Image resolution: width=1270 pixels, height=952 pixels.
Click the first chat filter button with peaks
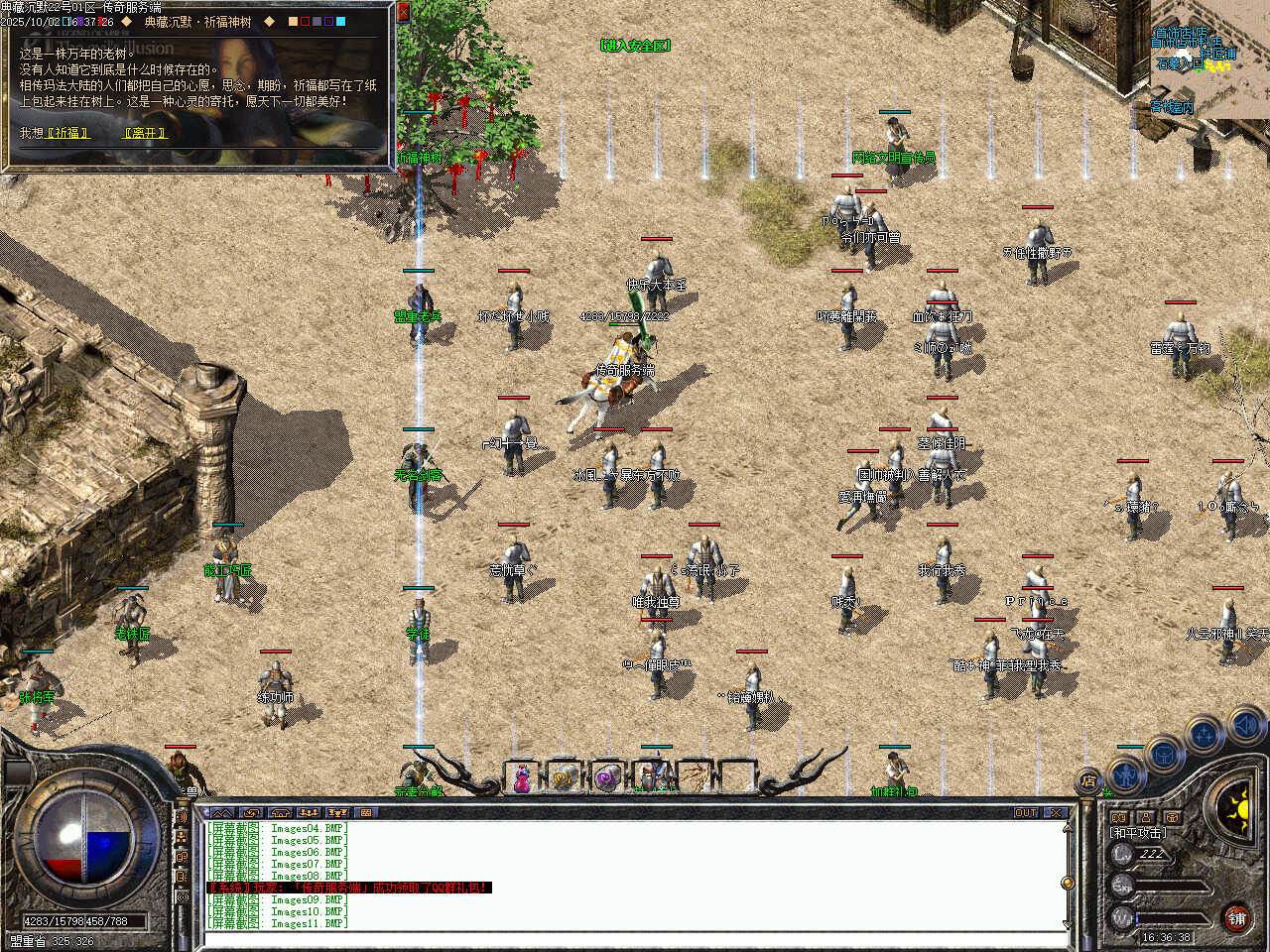[x=222, y=813]
